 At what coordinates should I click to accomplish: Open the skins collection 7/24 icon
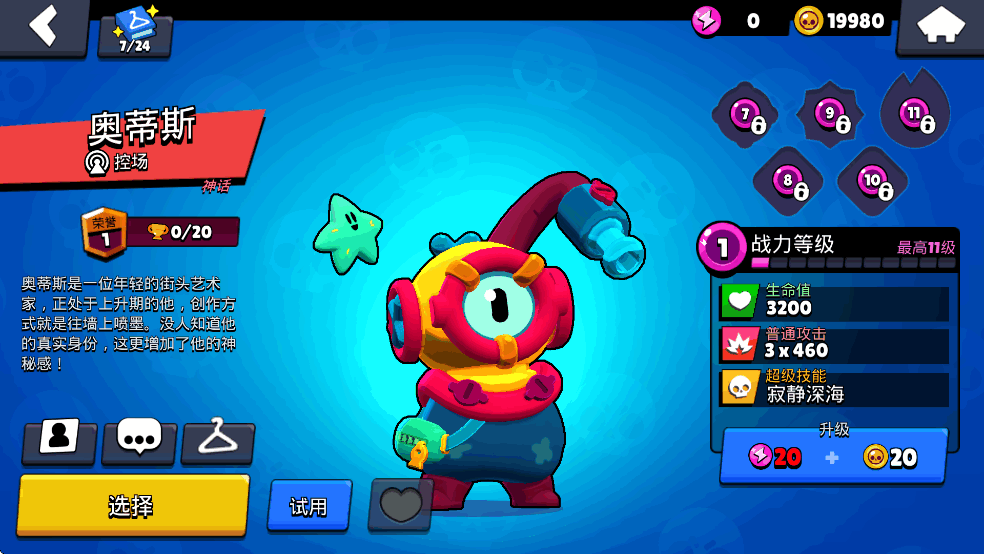point(135,32)
